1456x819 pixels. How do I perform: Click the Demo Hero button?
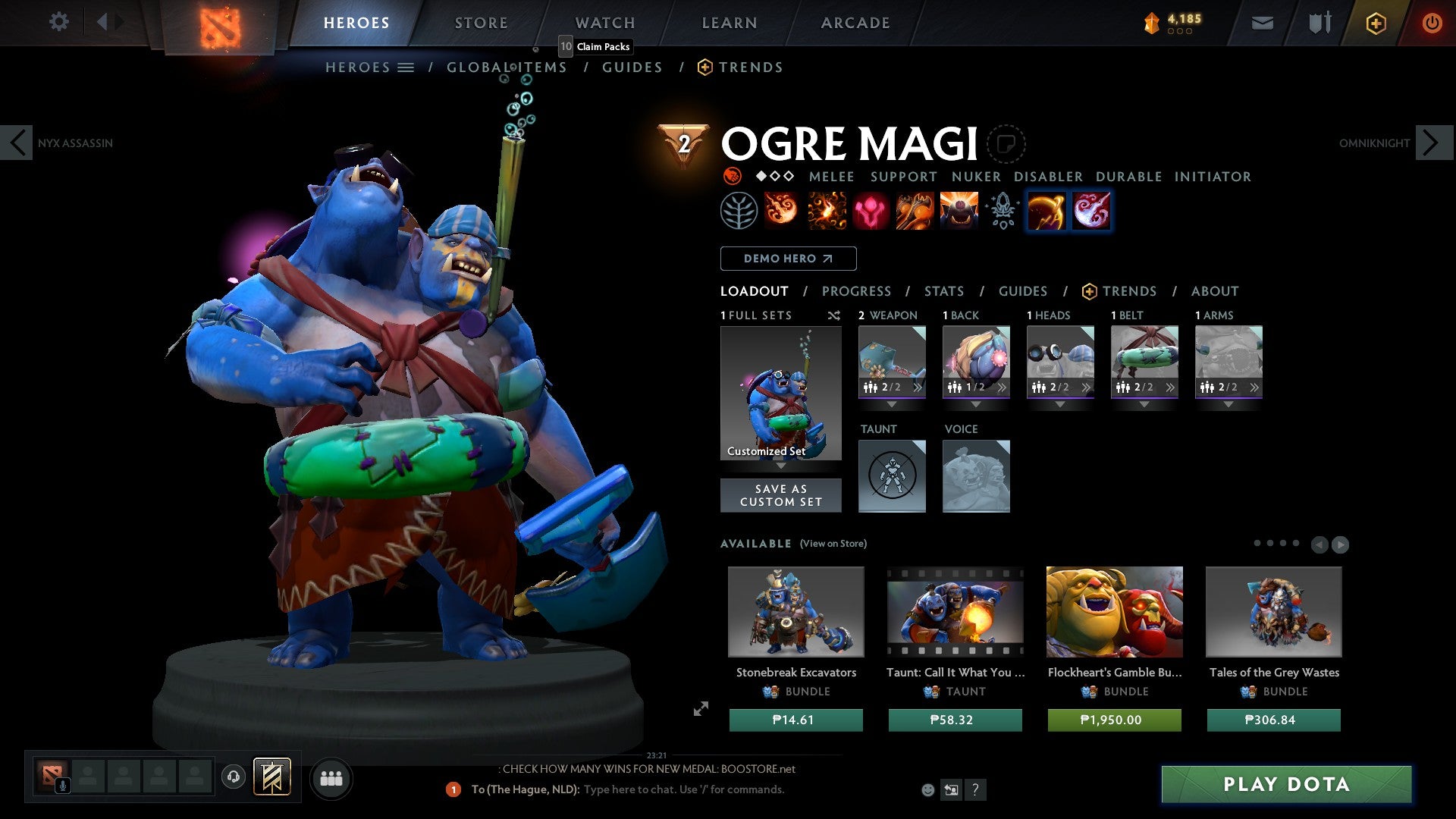[787, 258]
